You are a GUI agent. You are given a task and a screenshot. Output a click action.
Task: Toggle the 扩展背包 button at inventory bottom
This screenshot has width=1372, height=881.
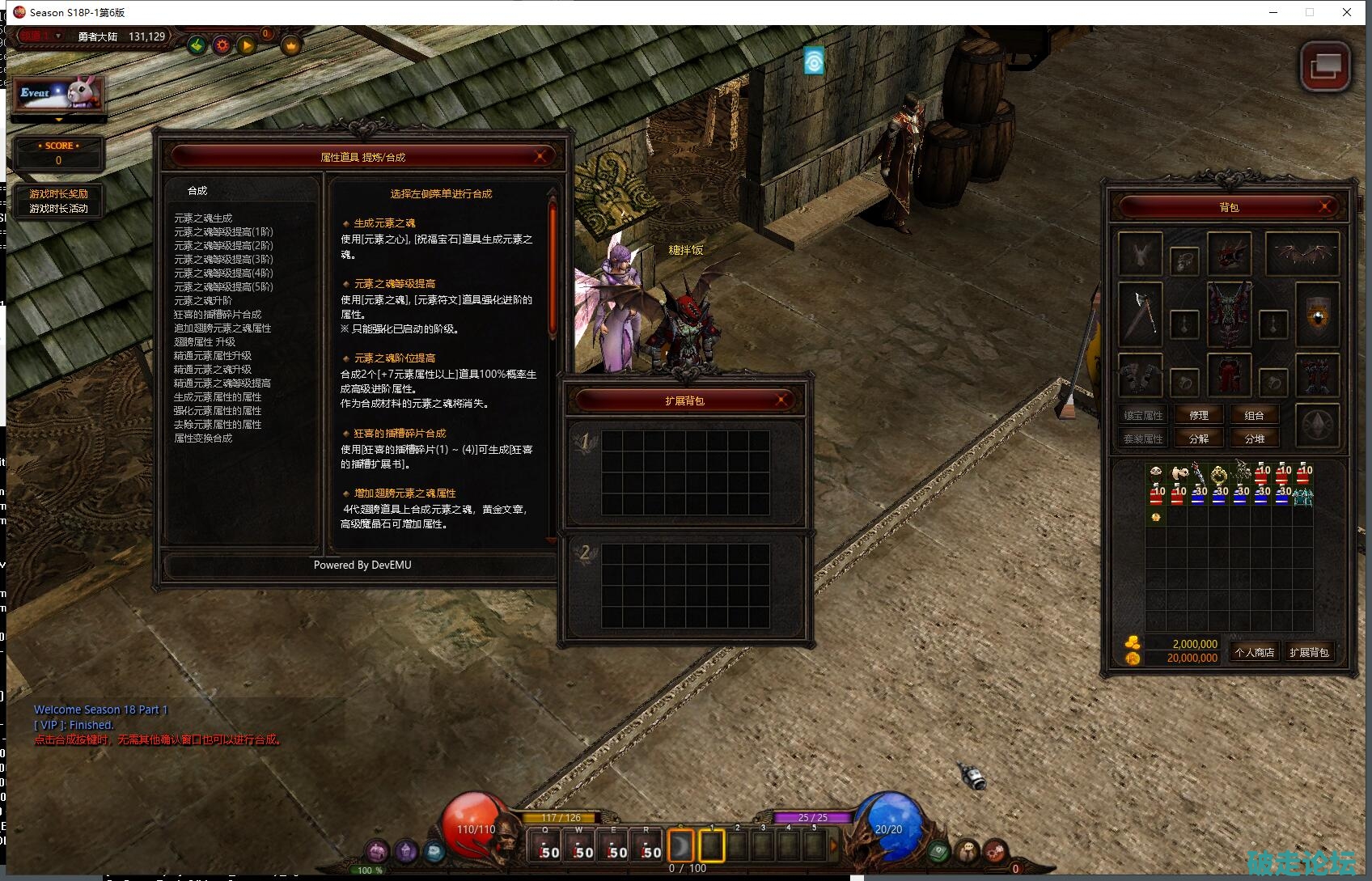coord(1309,652)
